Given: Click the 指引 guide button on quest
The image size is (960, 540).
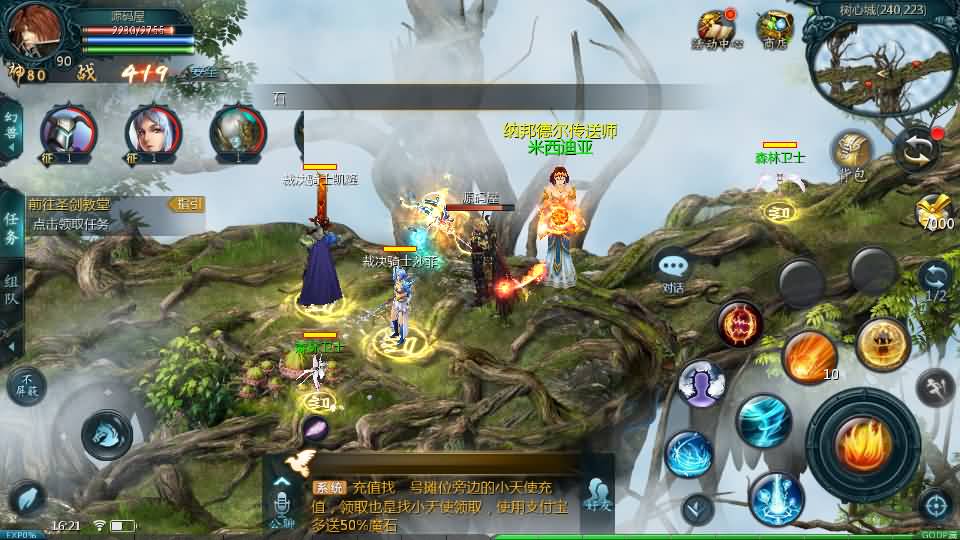Looking at the screenshot, I should pos(188,204).
